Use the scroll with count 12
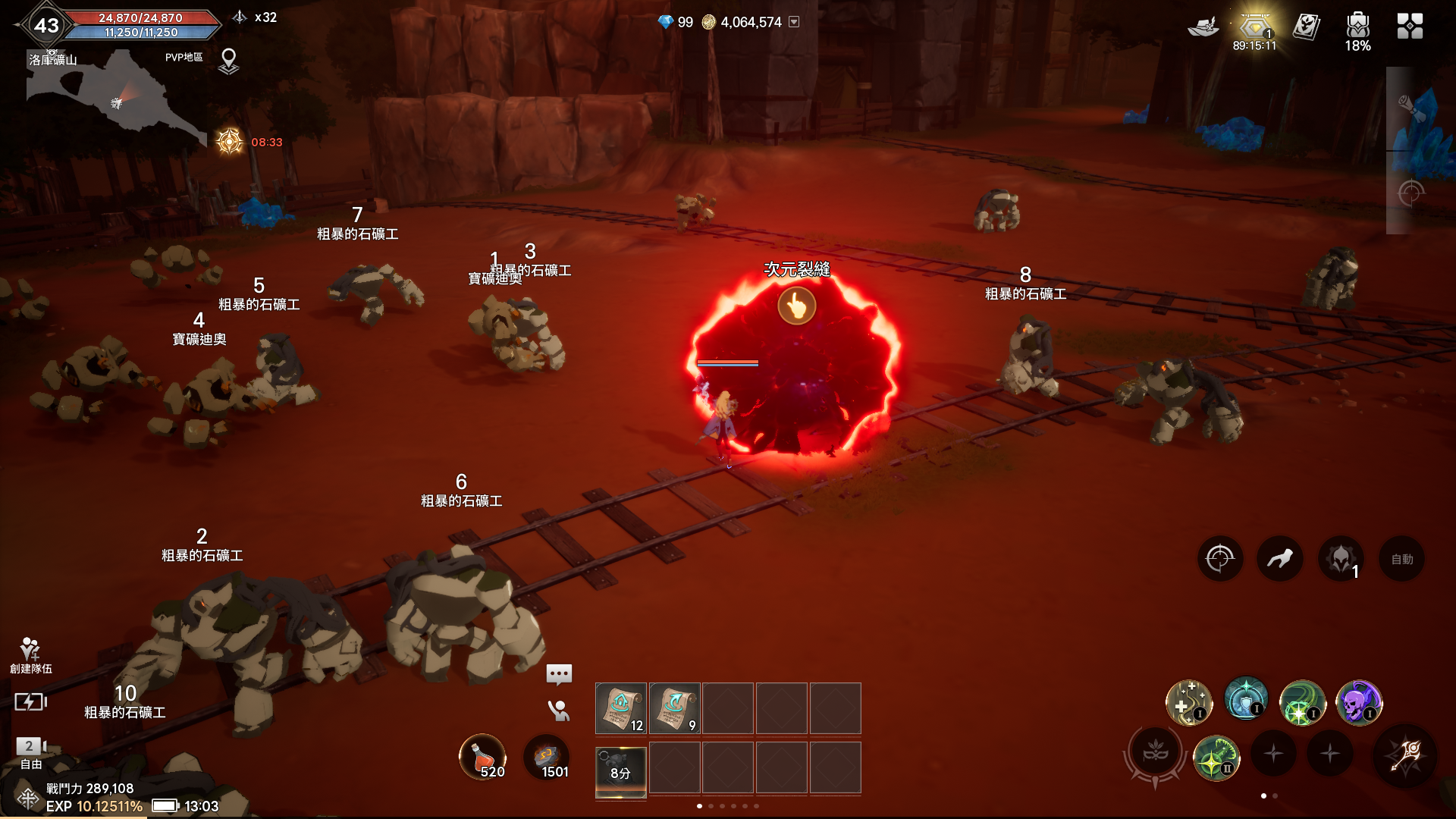 point(621,708)
